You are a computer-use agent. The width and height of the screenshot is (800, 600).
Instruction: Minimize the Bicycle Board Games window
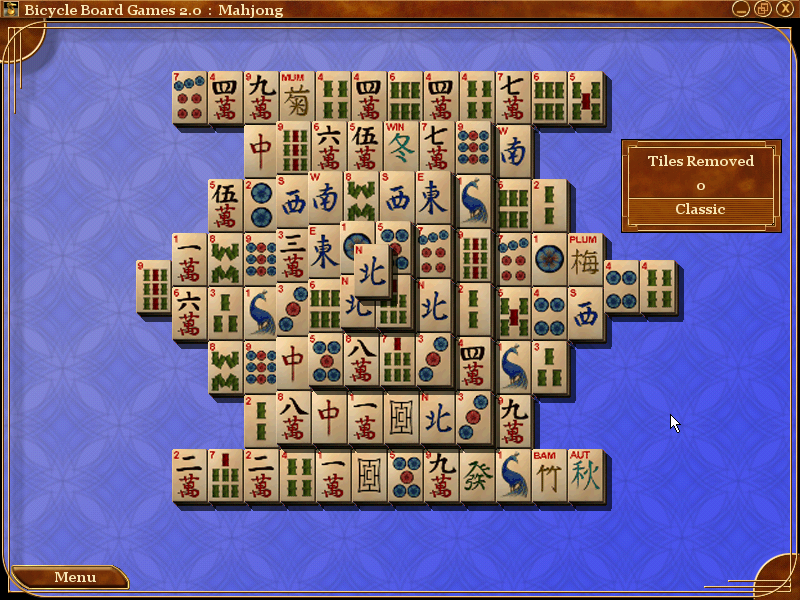click(x=741, y=9)
